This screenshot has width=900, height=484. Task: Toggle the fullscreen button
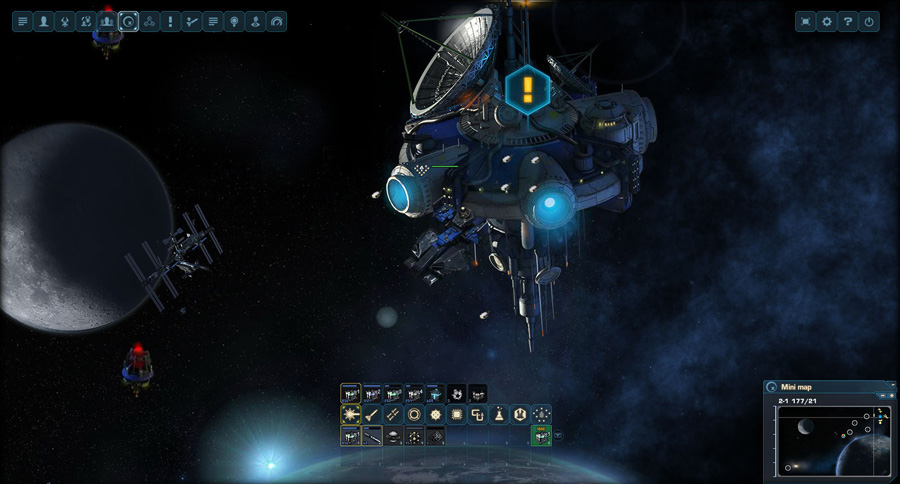(805, 21)
